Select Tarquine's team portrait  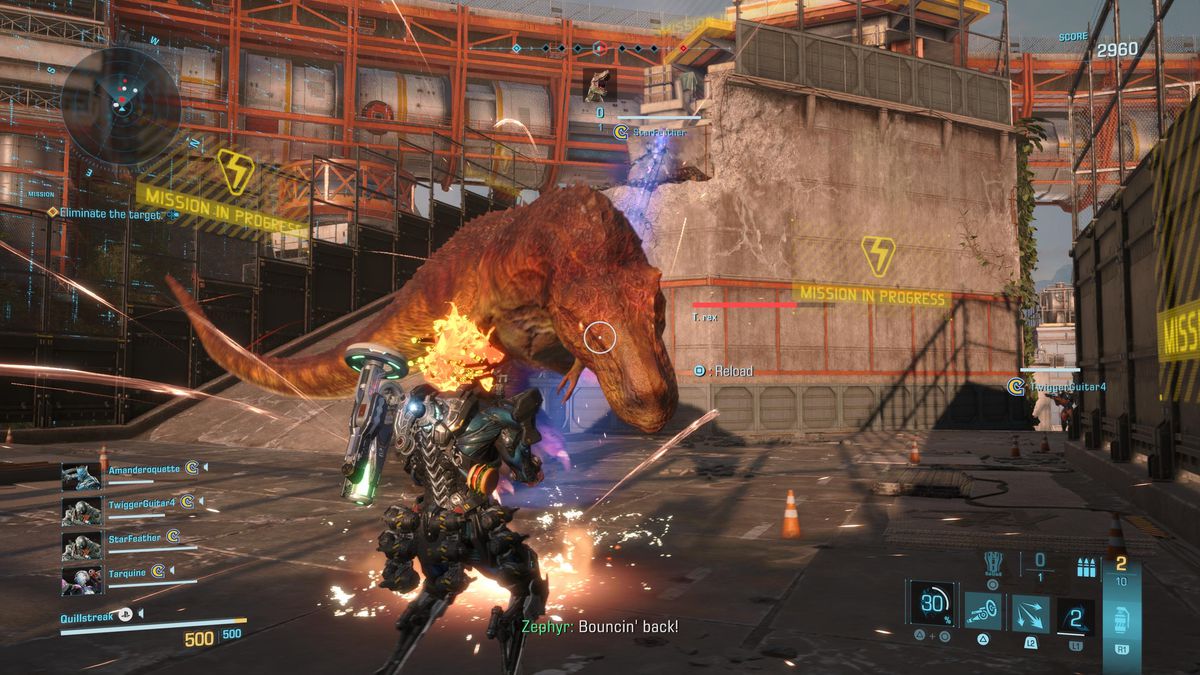pyautogui.click(x=81, y=580)
